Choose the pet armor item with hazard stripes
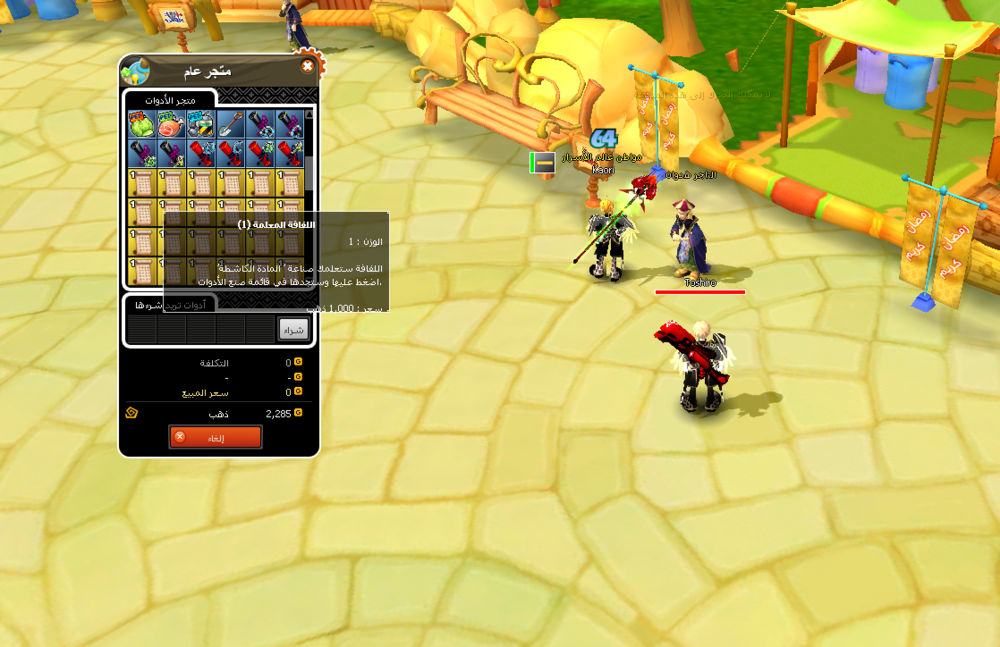Viewport: 1000px width, 647px height. (201, 124)
